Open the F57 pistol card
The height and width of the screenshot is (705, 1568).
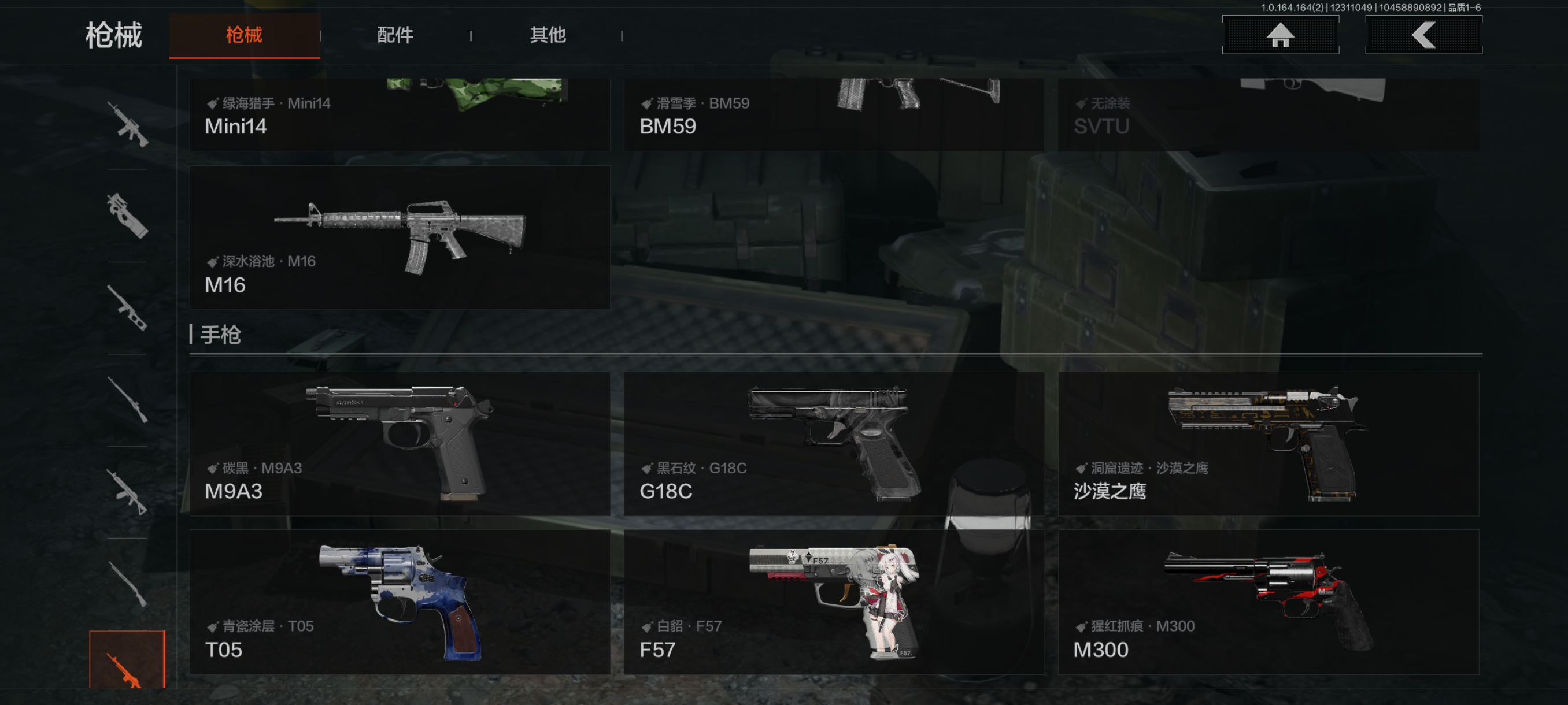point(833,602)
